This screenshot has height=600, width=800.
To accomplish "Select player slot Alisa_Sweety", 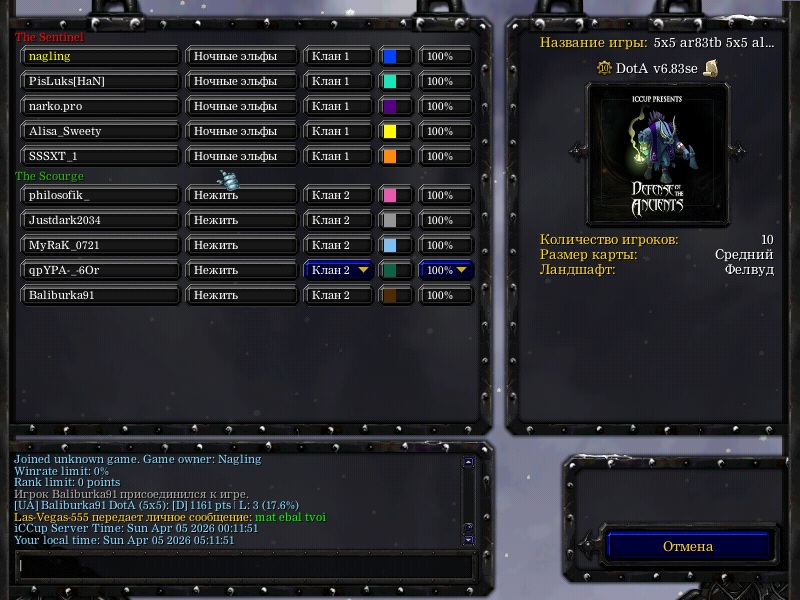I will tap(100, 132).
